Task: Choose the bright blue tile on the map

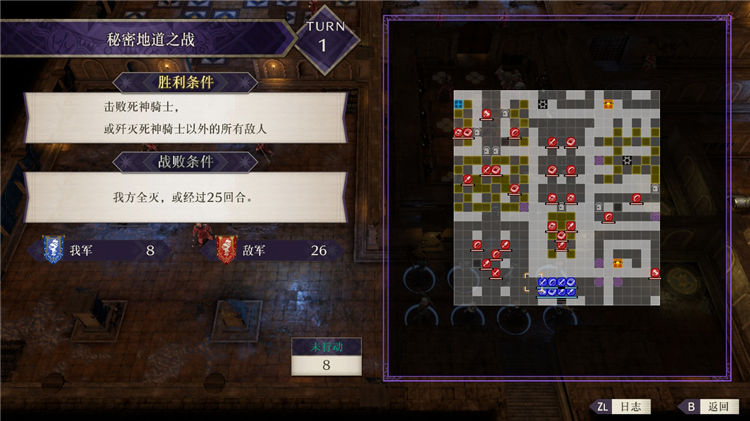Action: click(x=459, y=104)
